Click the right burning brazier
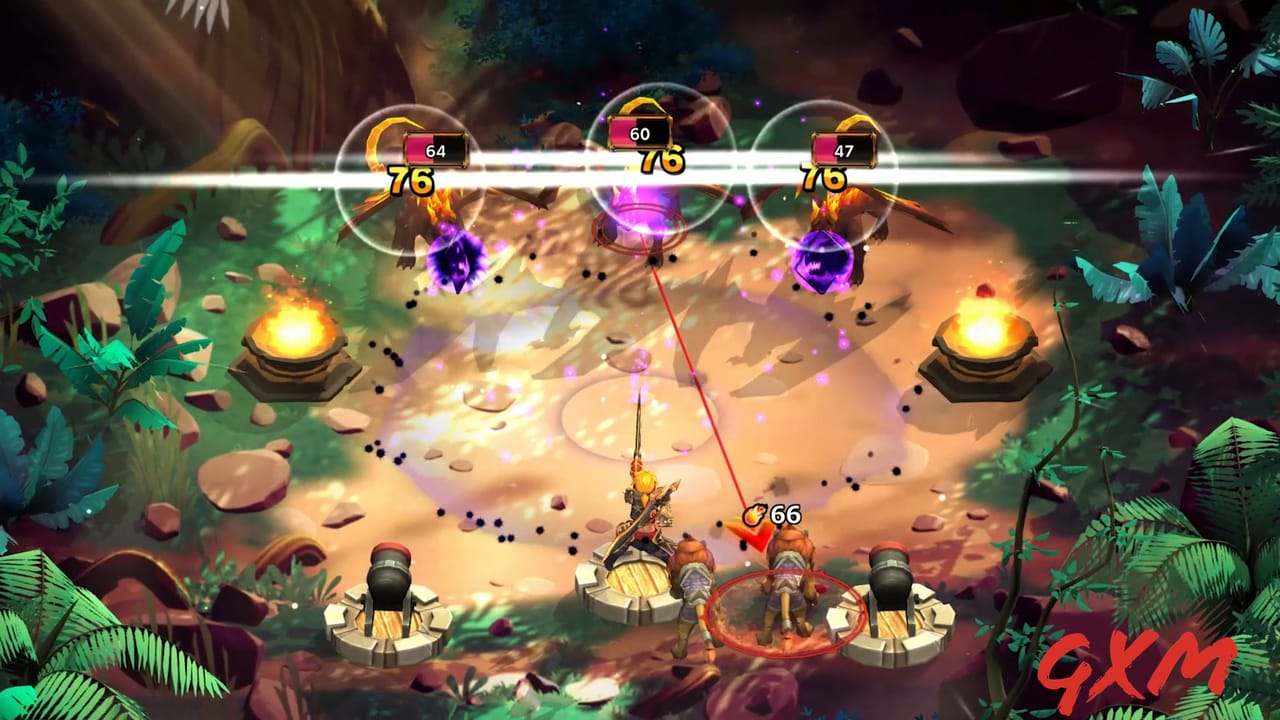 point(985,330)
